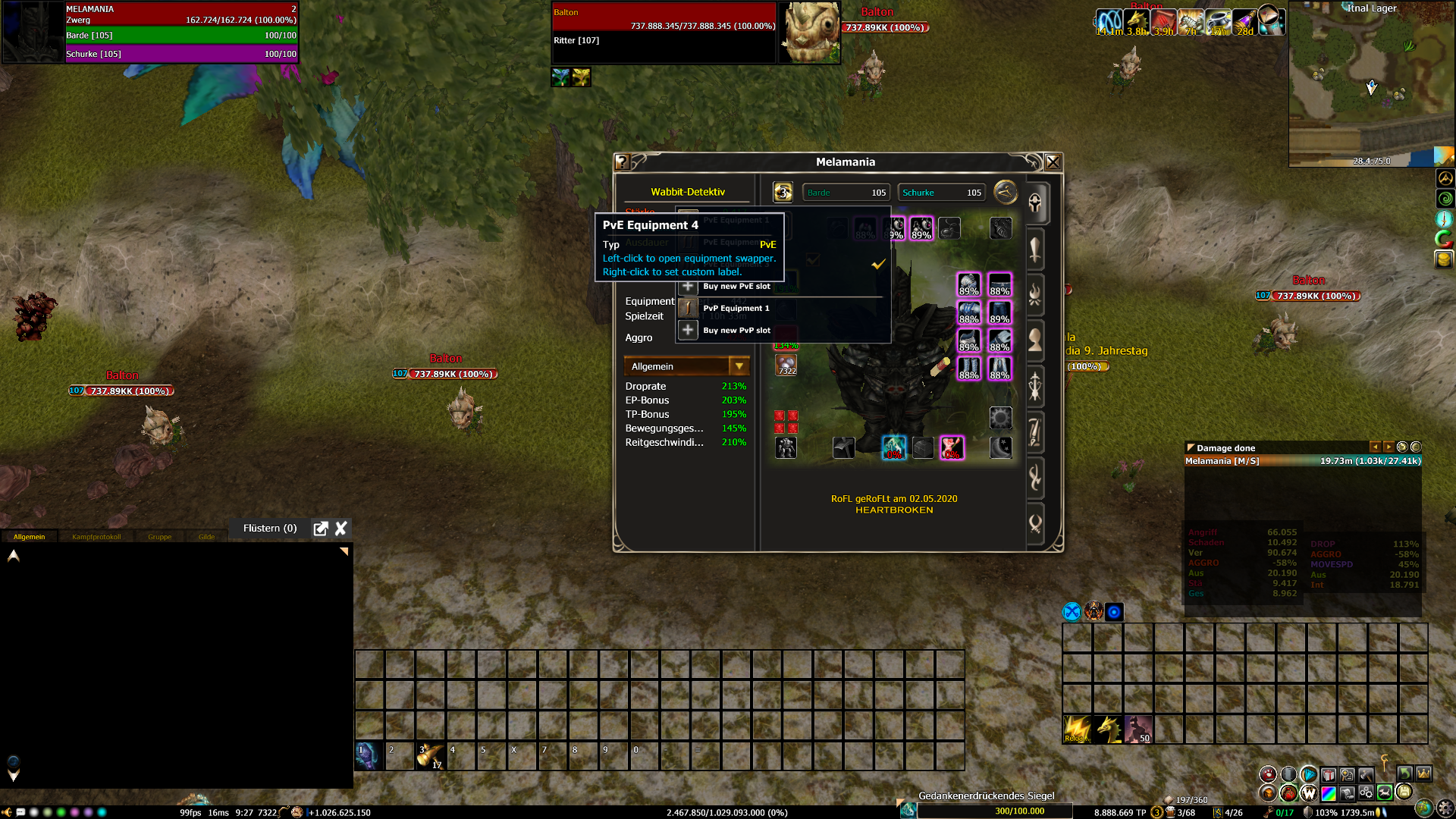This screenshot has width=1456, height=819.
Task: Open the Allgemein stats dropdown
Action: click(x=739, y=366)
